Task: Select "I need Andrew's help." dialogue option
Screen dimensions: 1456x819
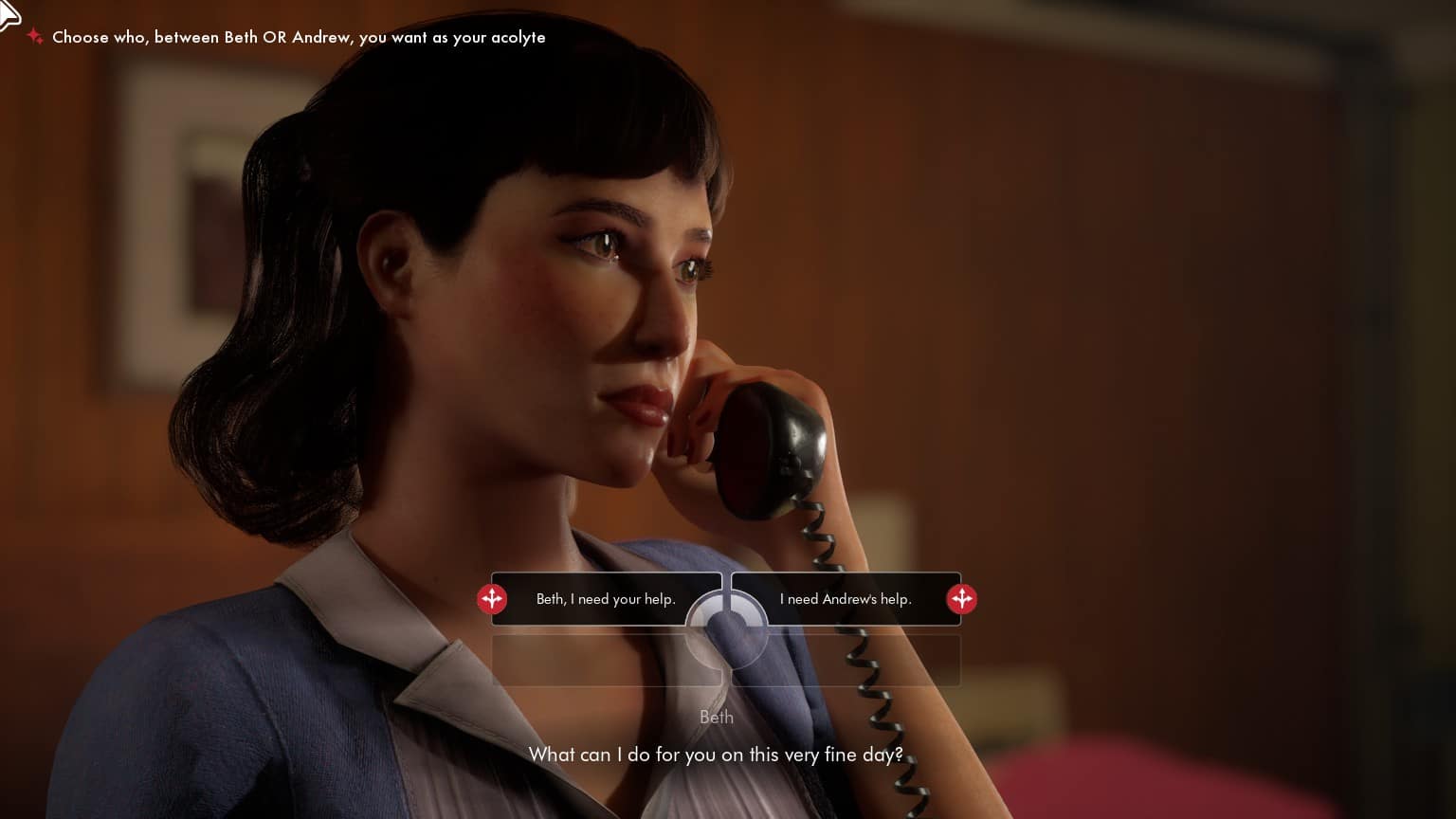Action: 846,599
